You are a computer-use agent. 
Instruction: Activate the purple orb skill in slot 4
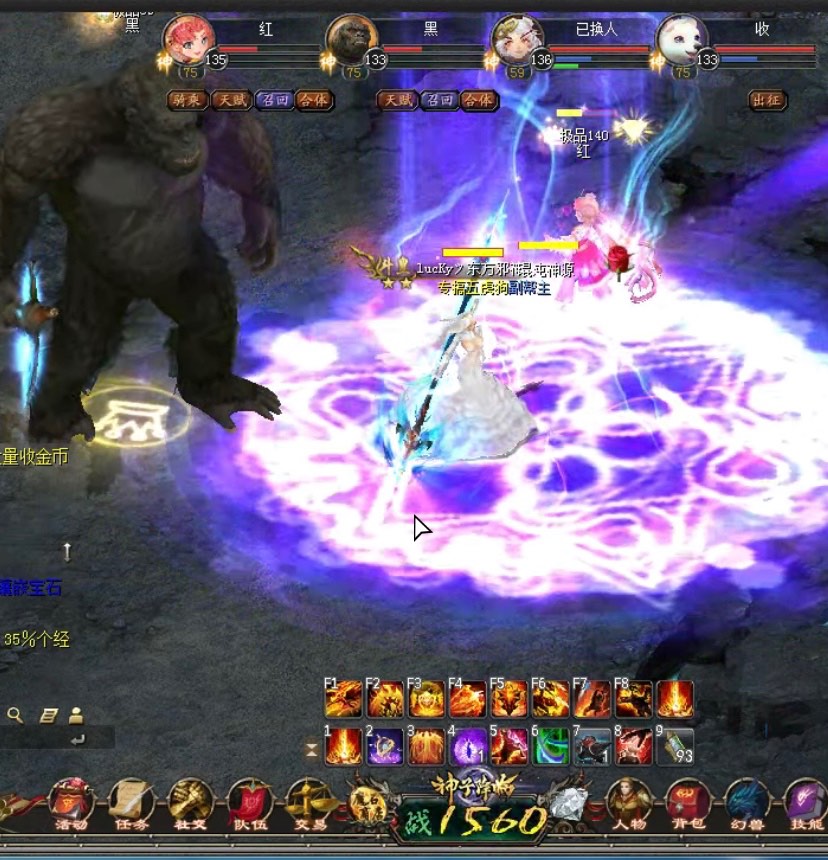click(x=468, y=746)
